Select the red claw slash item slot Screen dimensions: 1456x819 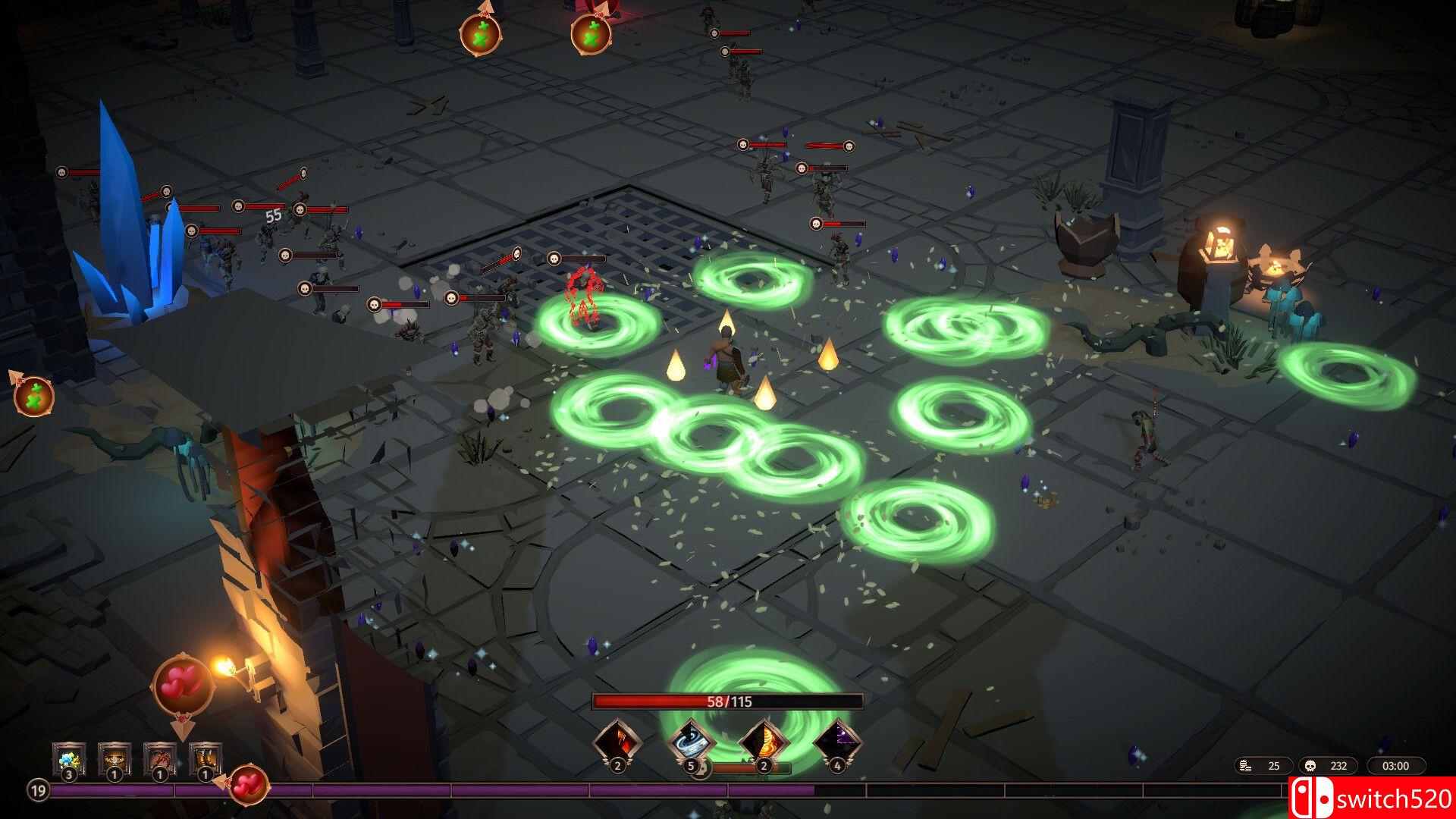pos(159,759)
